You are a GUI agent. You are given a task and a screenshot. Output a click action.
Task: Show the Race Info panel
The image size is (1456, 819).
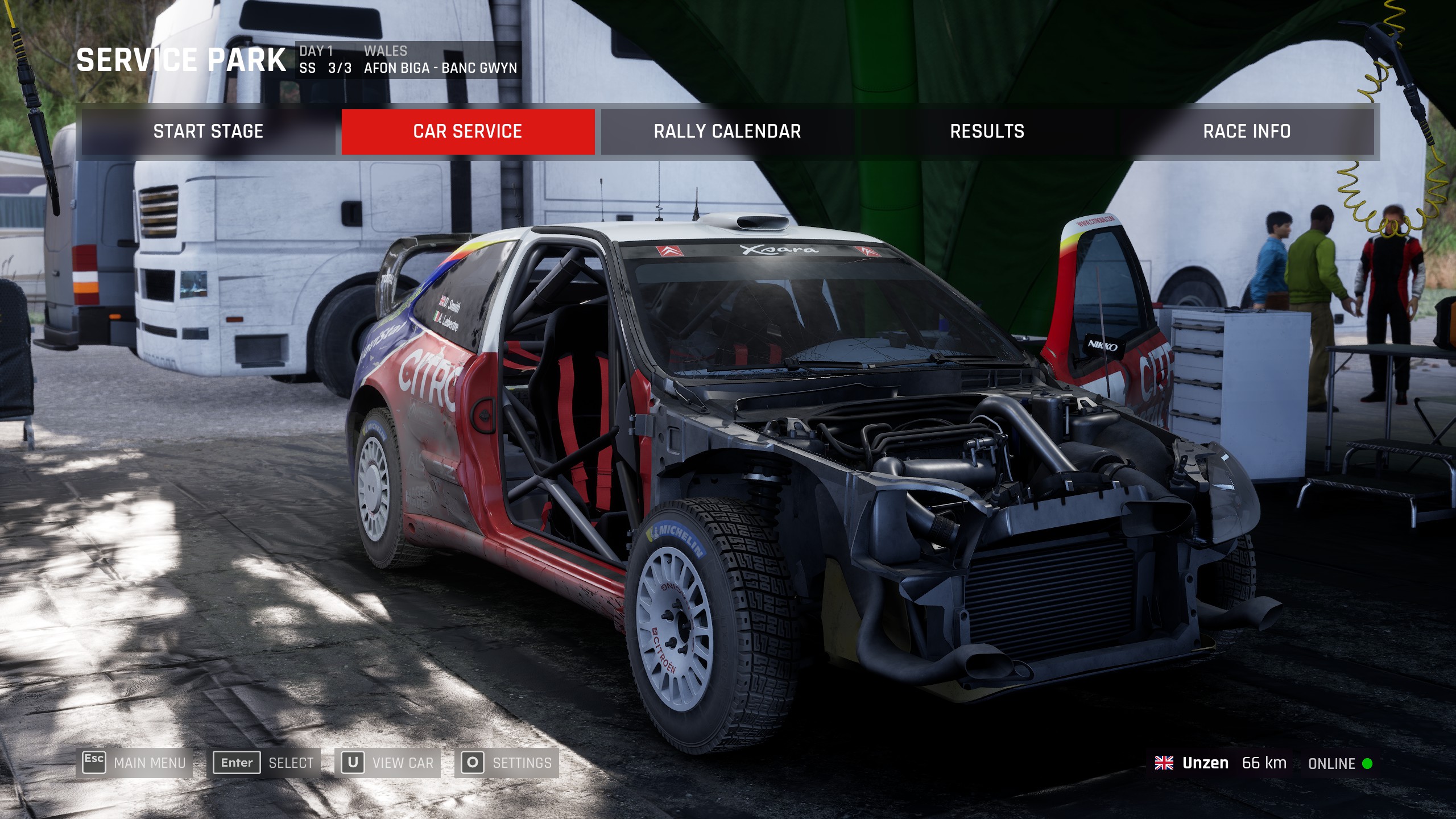[1247, 131]
